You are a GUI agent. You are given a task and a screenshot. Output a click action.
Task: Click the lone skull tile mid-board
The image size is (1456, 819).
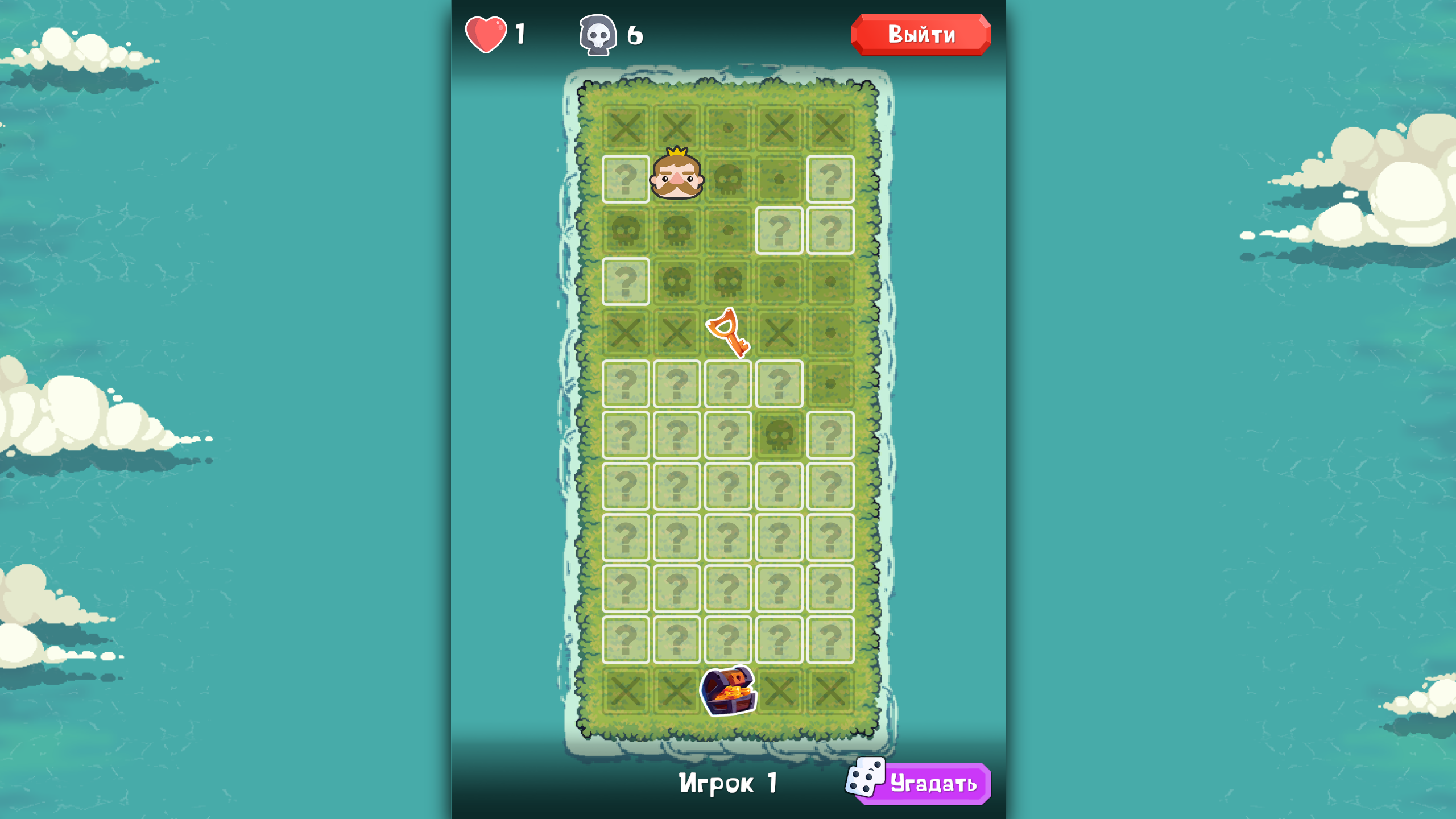(779, 435)
